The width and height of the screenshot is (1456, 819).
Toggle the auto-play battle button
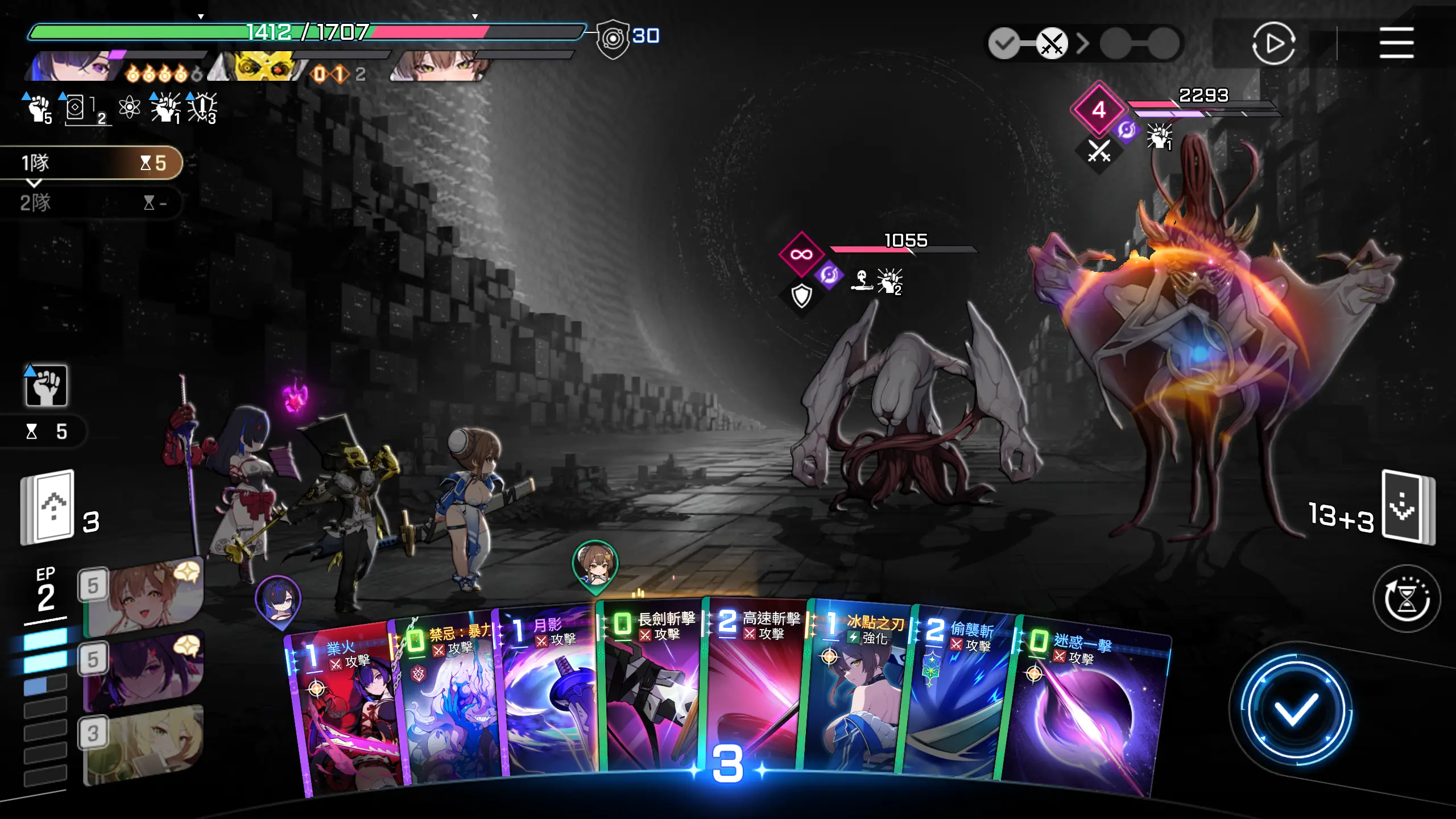click(x=1273, y=43)
